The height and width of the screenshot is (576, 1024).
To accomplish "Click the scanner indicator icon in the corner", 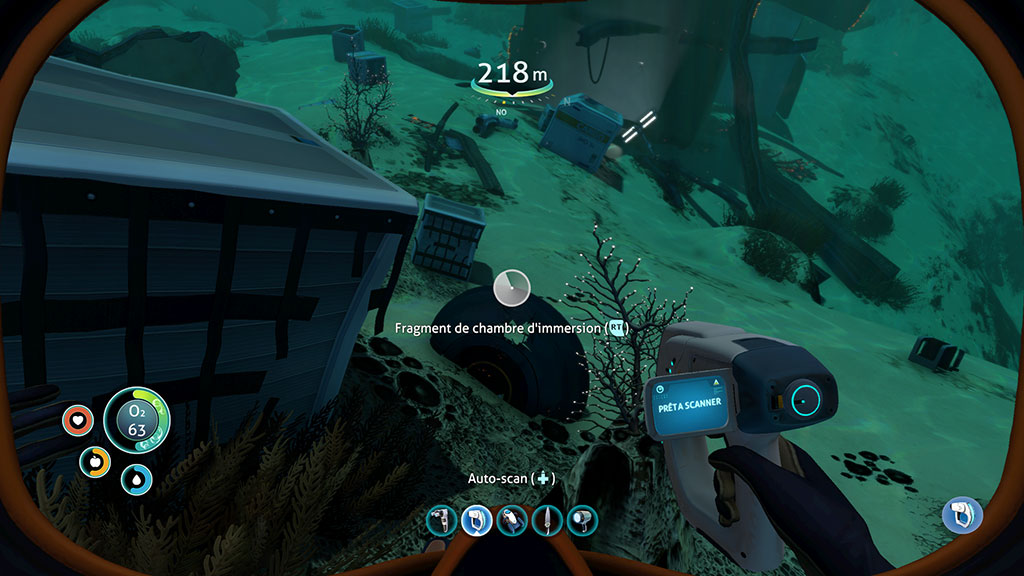I will coord(962,515).
